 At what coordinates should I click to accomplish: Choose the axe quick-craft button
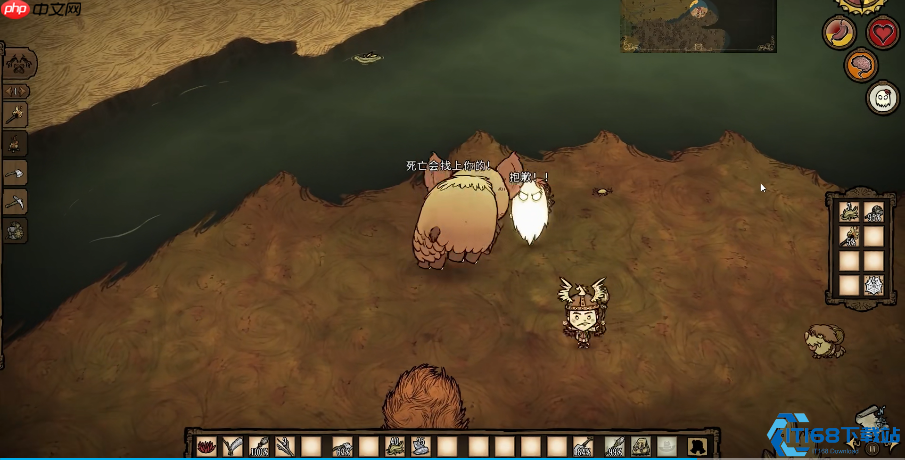point(16,172)
